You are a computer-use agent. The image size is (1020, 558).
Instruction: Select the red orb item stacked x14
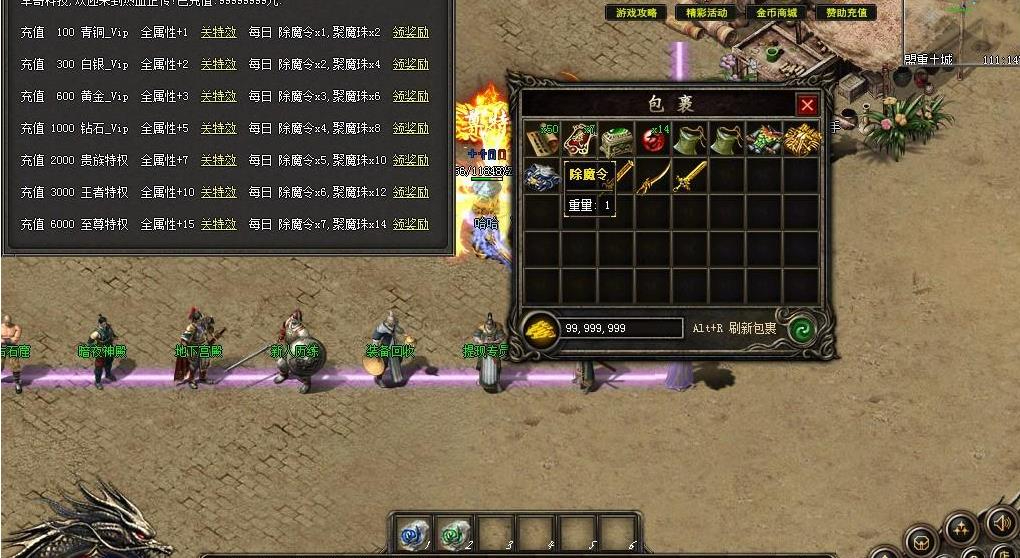point(654,139)
